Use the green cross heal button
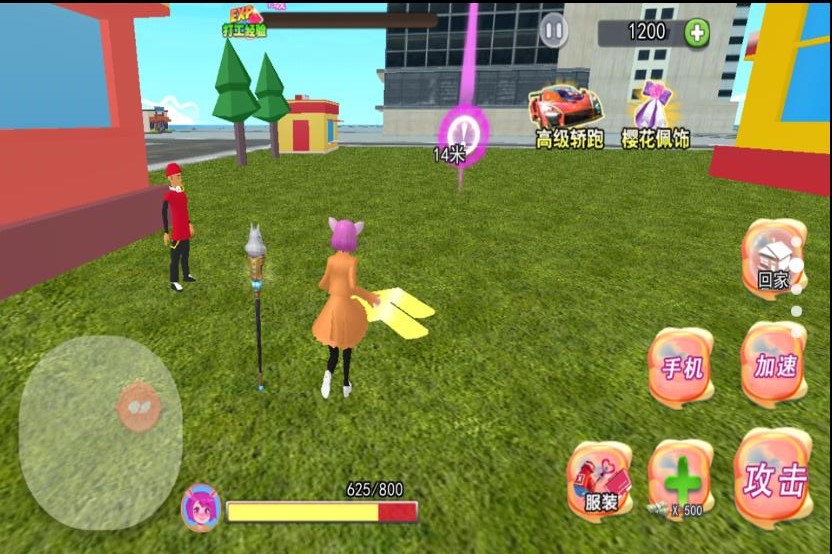This screenshot has height=554, width=832. [682, 482]
